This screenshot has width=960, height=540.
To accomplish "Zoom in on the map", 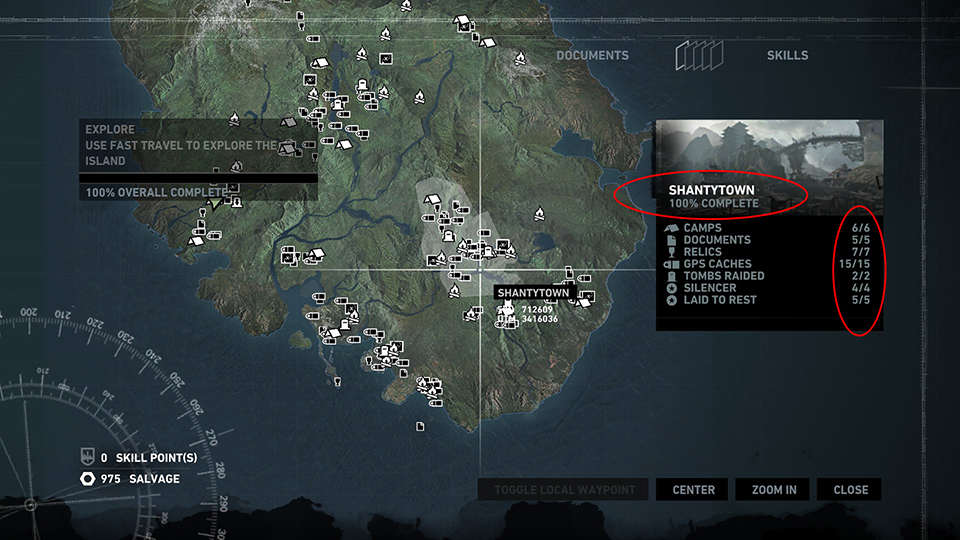I will [x=773, y=490].
